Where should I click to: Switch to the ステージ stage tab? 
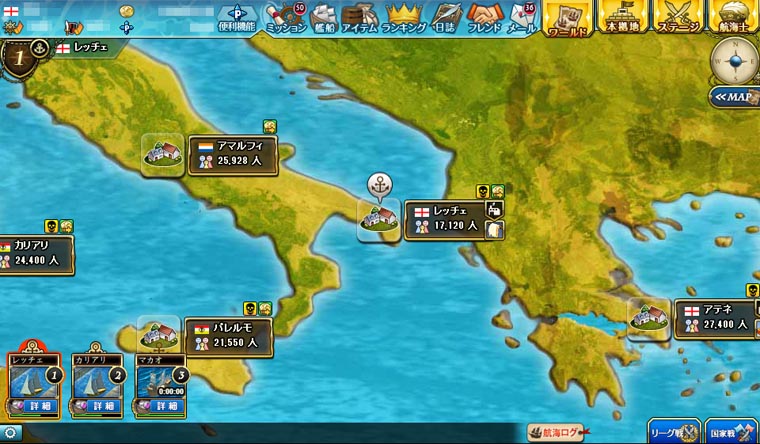[677, 18]
